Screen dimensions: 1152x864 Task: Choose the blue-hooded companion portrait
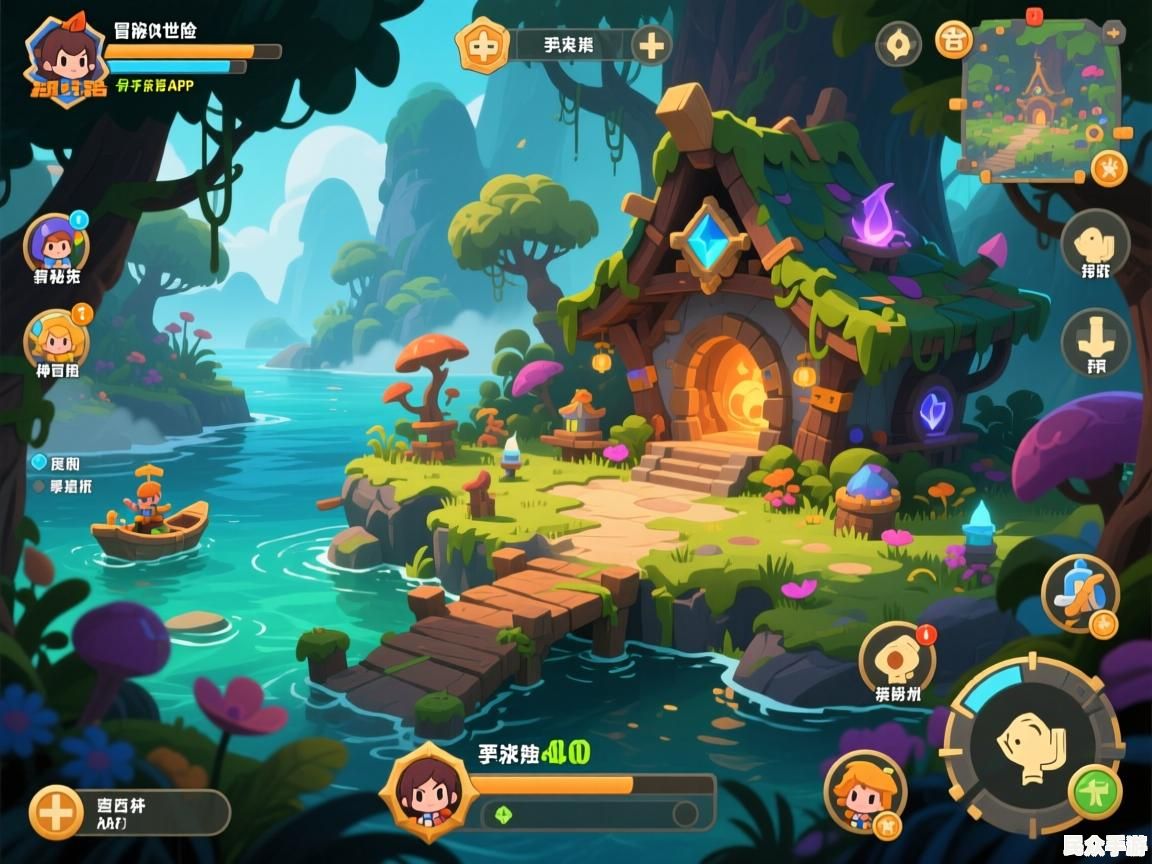click(x=56, y=243)
